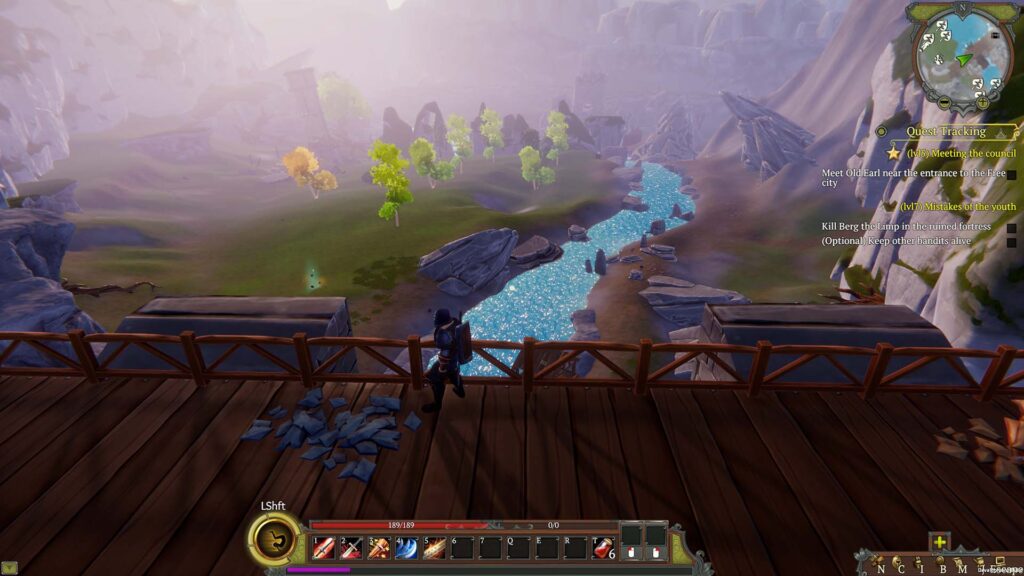Viewport: 1024px width, 576px height.
Task: Cast the blue wave skill in slot 4
Action: pyautogui.click(x=407, y=547)
